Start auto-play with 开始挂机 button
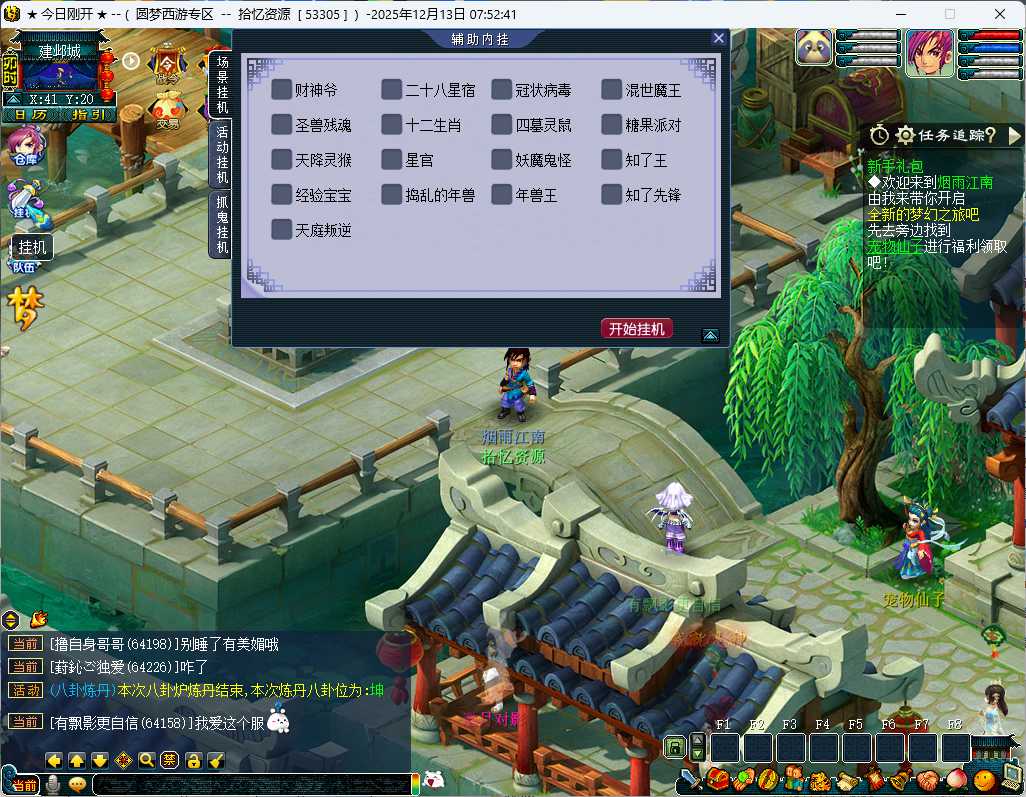This screenshot has height=797, width=1026. click(636, 329)
